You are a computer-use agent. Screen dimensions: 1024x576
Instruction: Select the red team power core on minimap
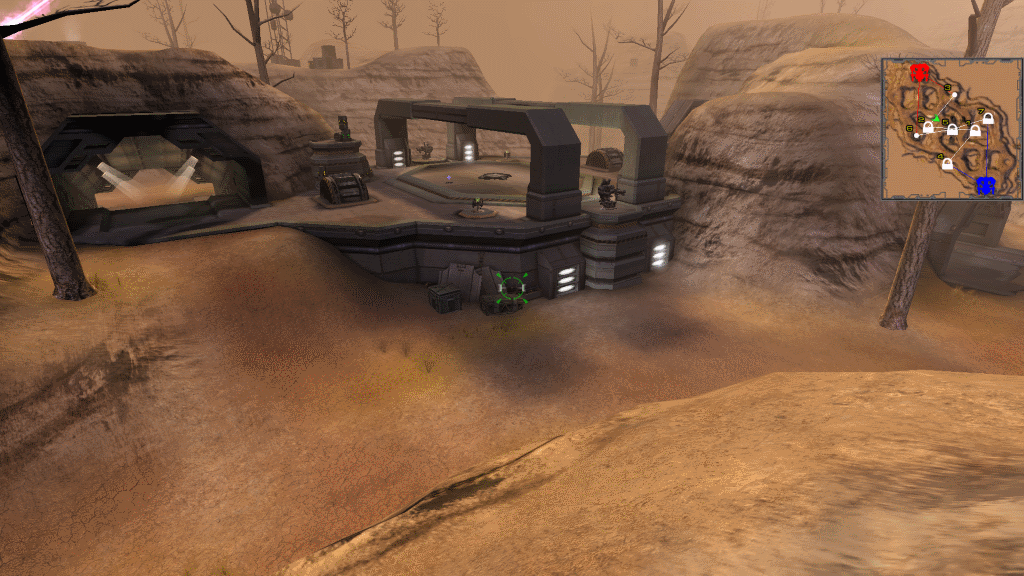tap(920, 73)
